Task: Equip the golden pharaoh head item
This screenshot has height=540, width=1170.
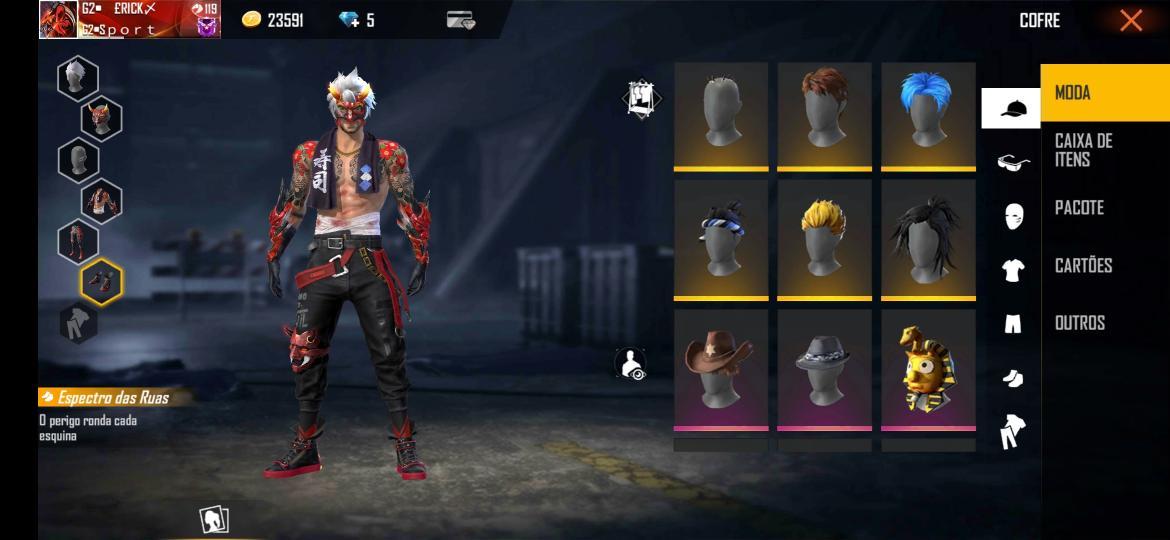Action: click(x=927, y=368)
